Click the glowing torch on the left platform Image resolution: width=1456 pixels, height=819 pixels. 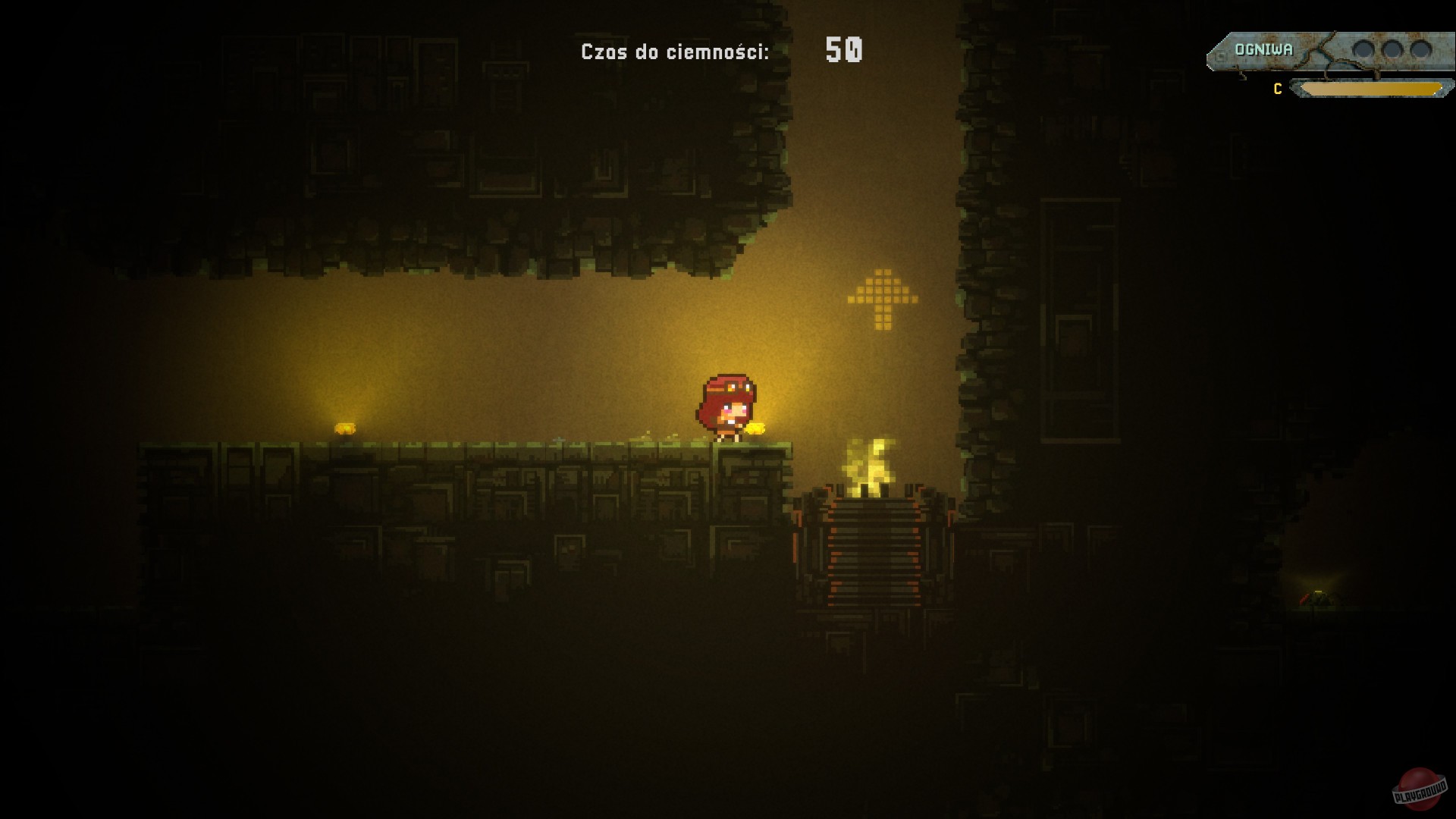pos(345,428)
